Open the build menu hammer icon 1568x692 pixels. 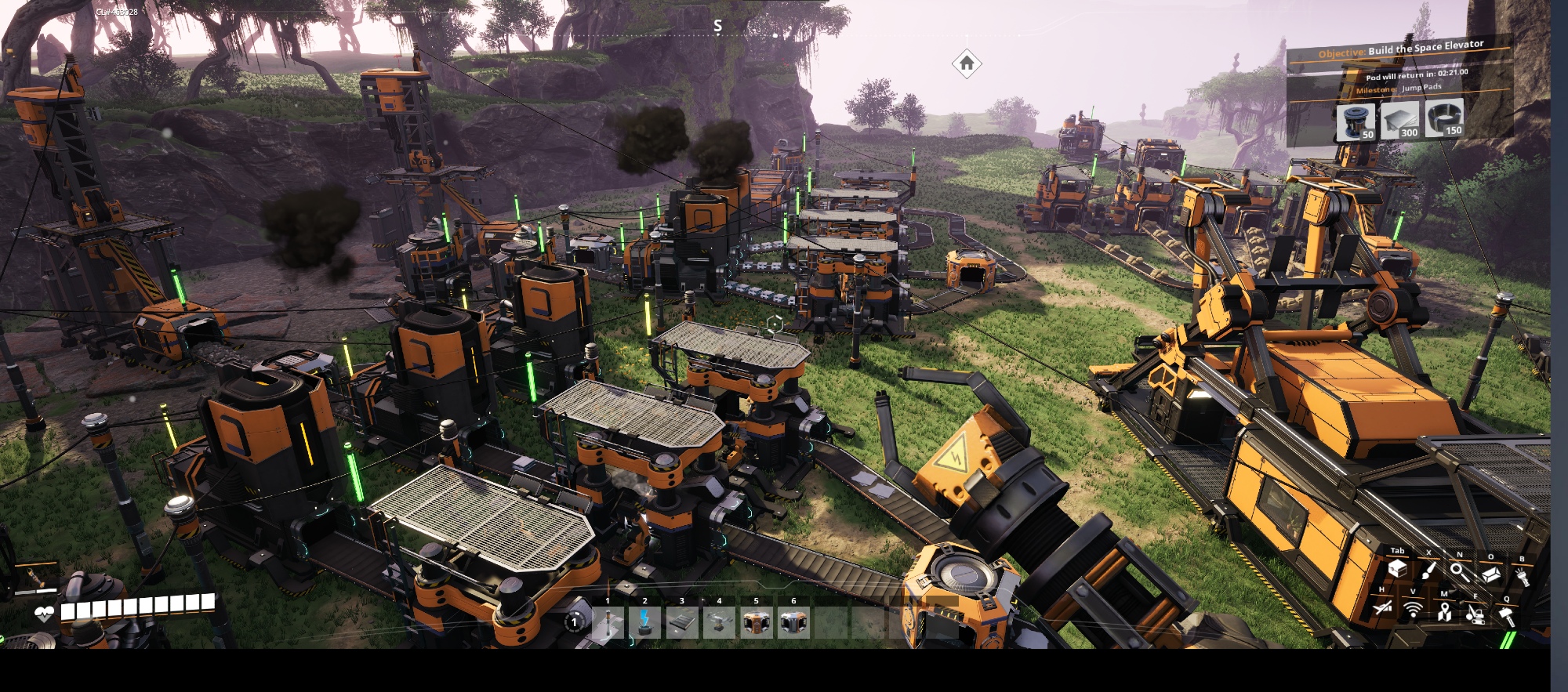1506,615
